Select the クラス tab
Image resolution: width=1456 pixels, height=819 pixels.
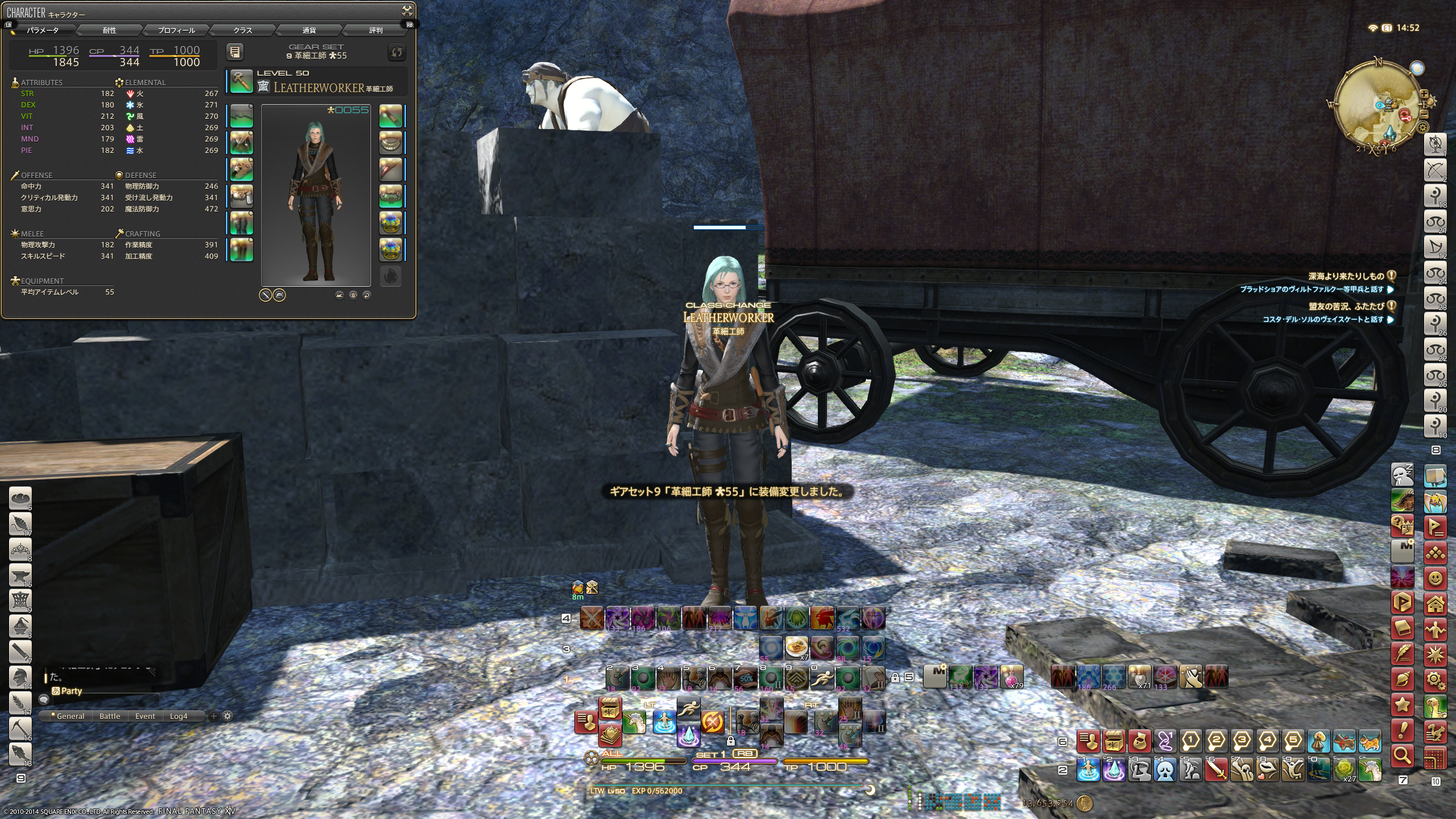[x=243, y=30]
